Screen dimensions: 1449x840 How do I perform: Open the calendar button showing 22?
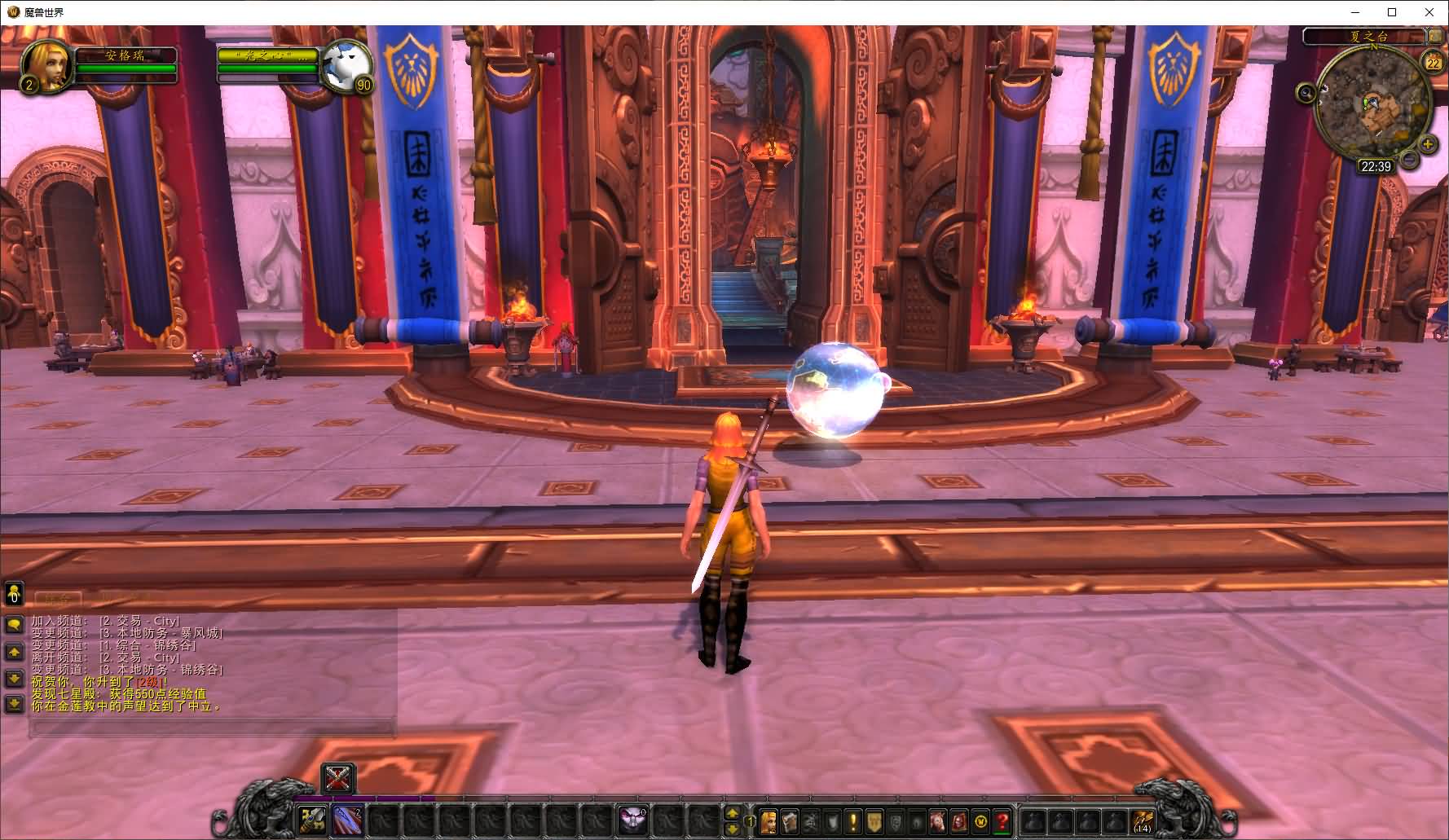(x=1432, y=62)
